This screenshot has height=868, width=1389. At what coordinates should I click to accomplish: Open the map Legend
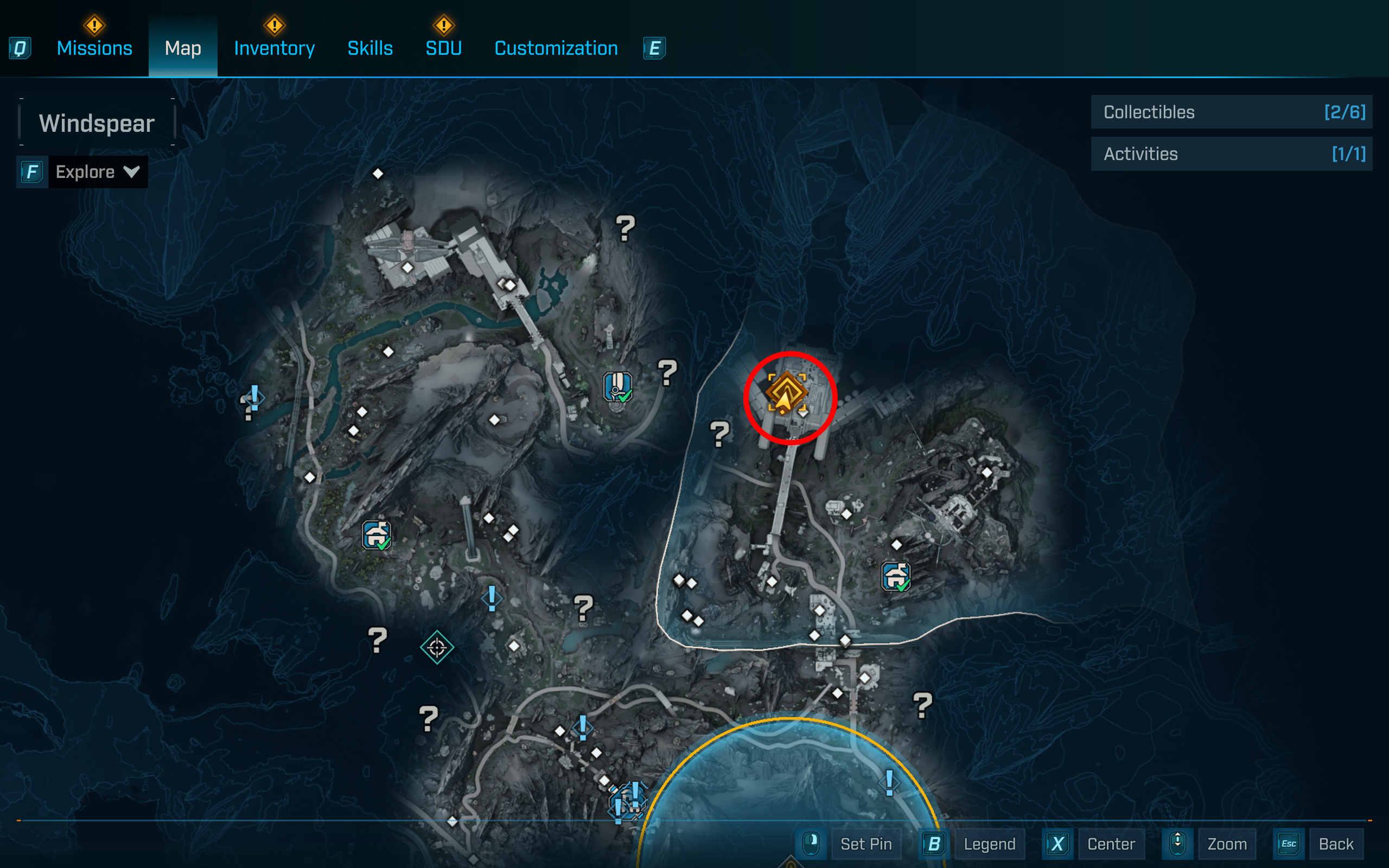(989, 844)
